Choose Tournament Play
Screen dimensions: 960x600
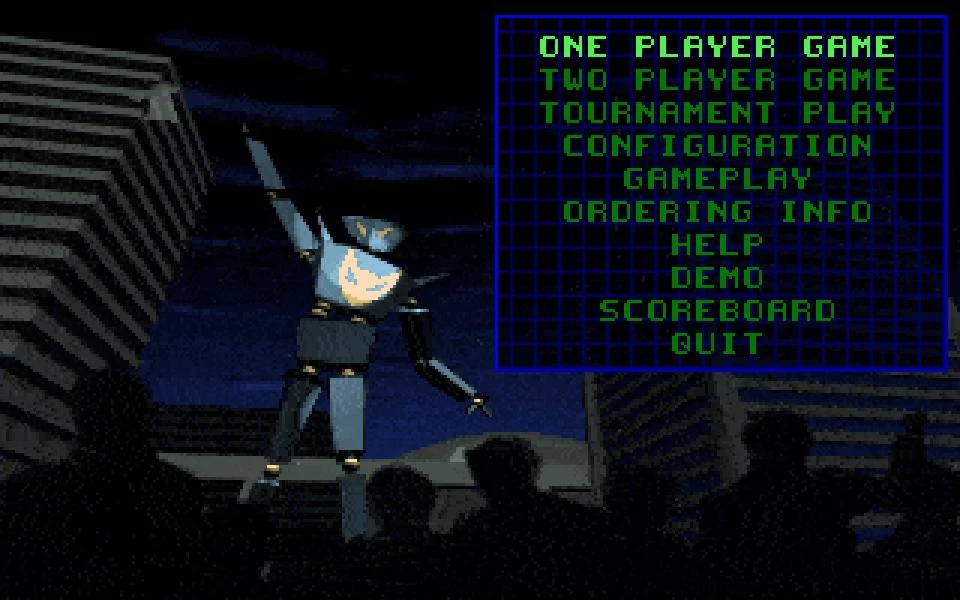pyautogui.click(x=717, y=113)
